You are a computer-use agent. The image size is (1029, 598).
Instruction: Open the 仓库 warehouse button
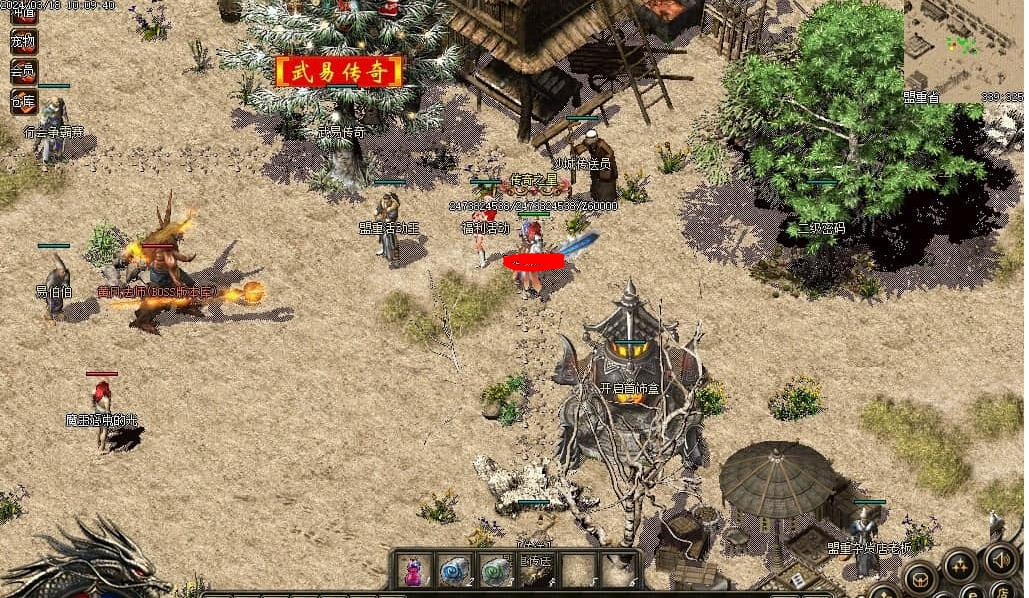tap(23, 100)
